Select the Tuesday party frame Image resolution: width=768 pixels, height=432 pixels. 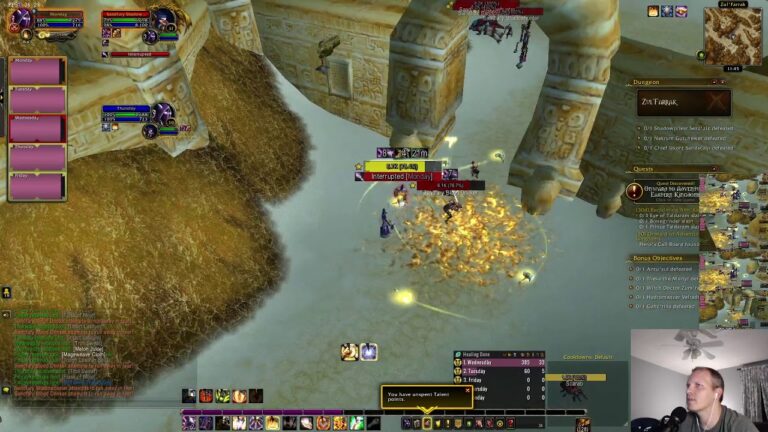tap(37, 100)
